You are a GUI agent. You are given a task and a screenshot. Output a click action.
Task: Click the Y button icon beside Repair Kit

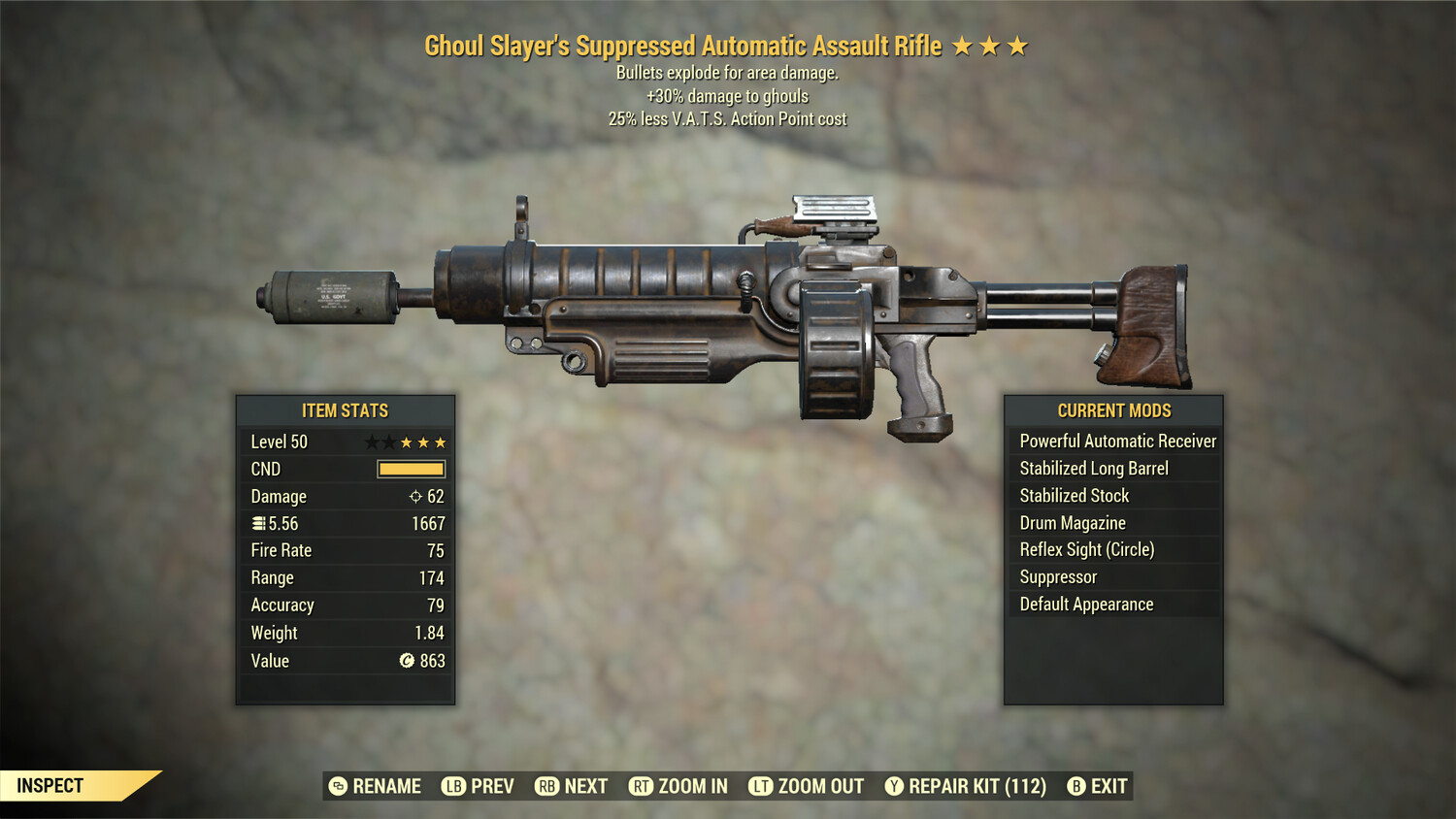(896, 786)
